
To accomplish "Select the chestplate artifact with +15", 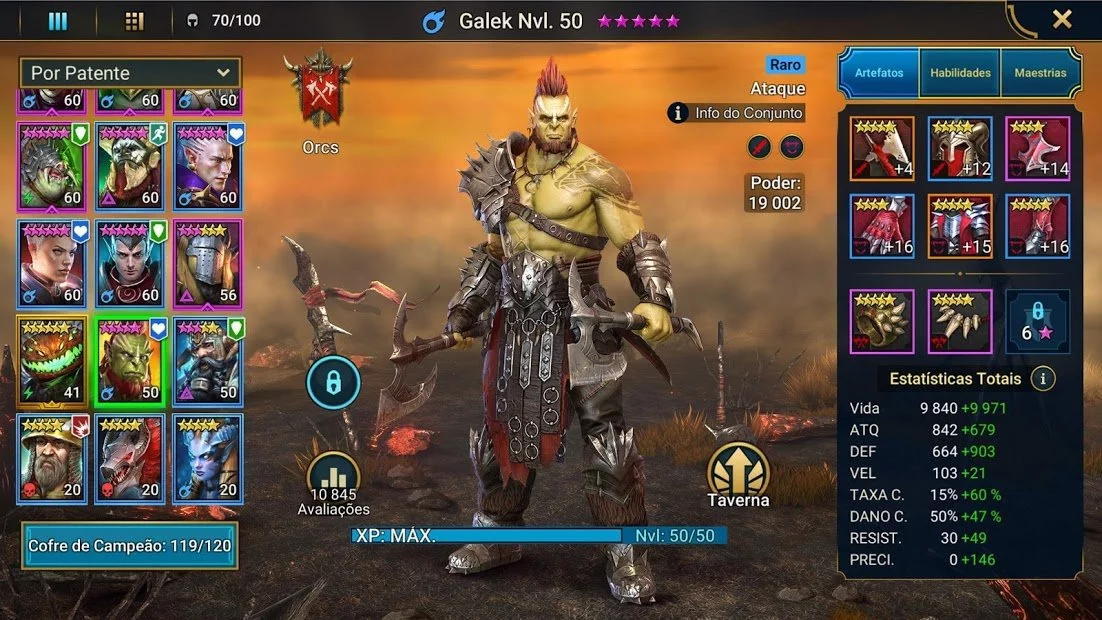I will coord(960,226).
